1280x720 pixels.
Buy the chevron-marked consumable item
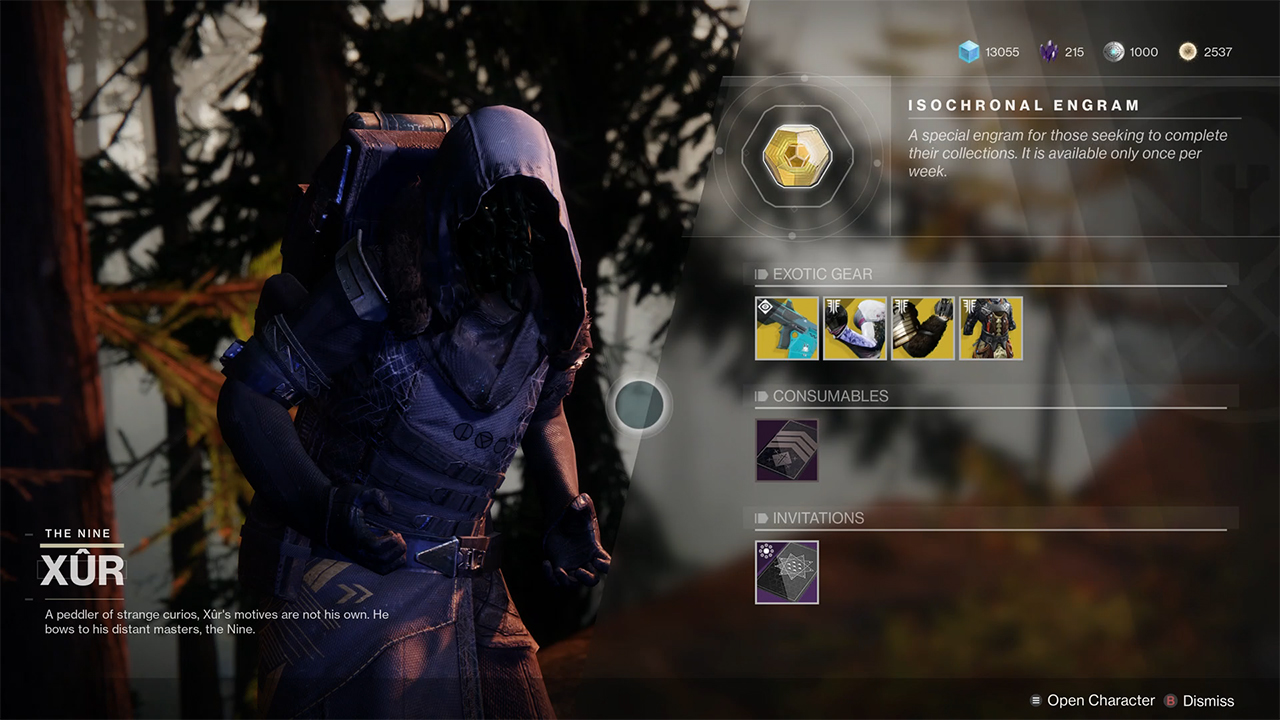tap(787, 450)
